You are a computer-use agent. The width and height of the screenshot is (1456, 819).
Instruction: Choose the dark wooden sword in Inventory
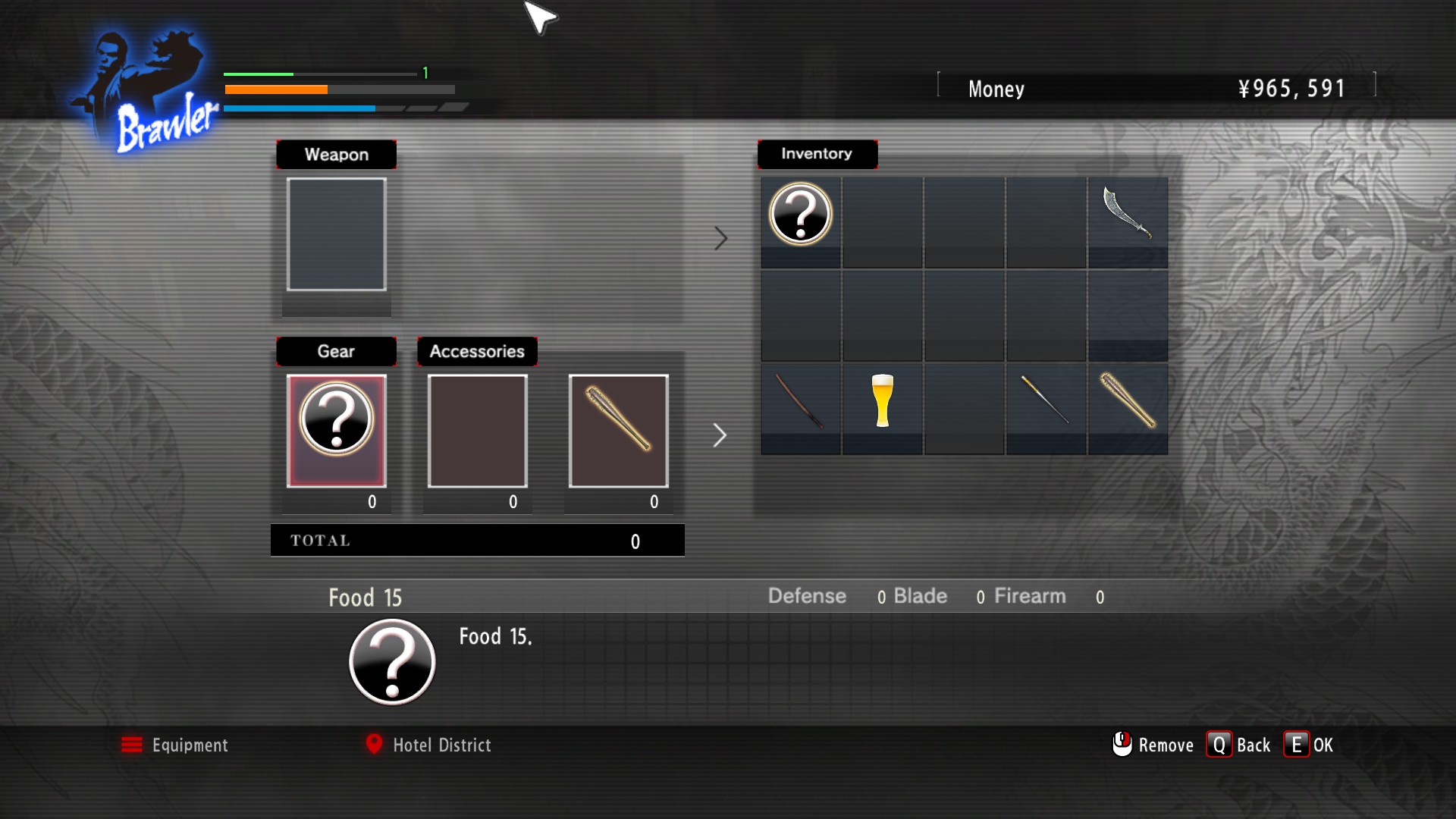coord(800,401)
